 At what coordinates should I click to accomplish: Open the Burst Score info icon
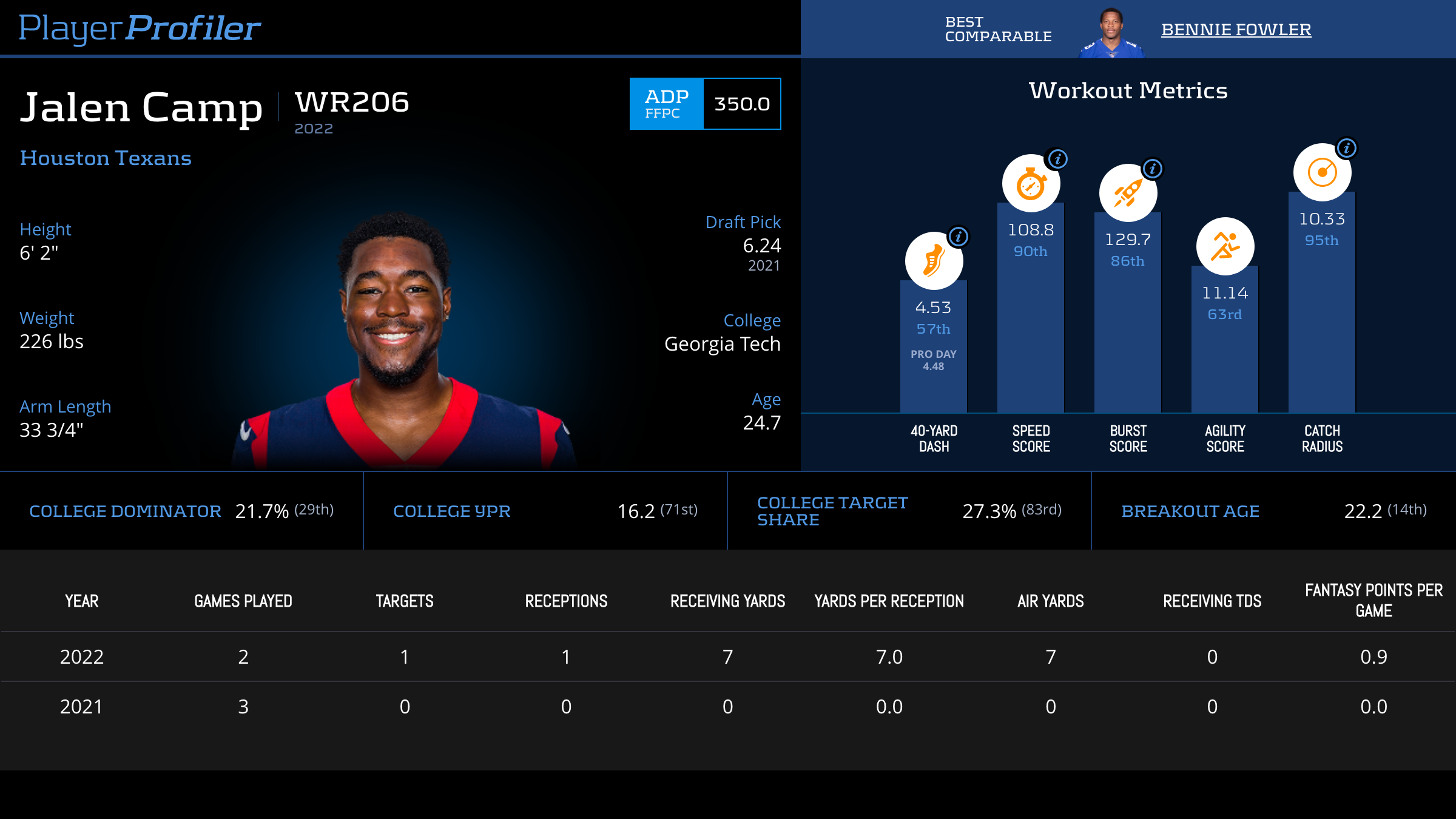[x=1153, y=169]
